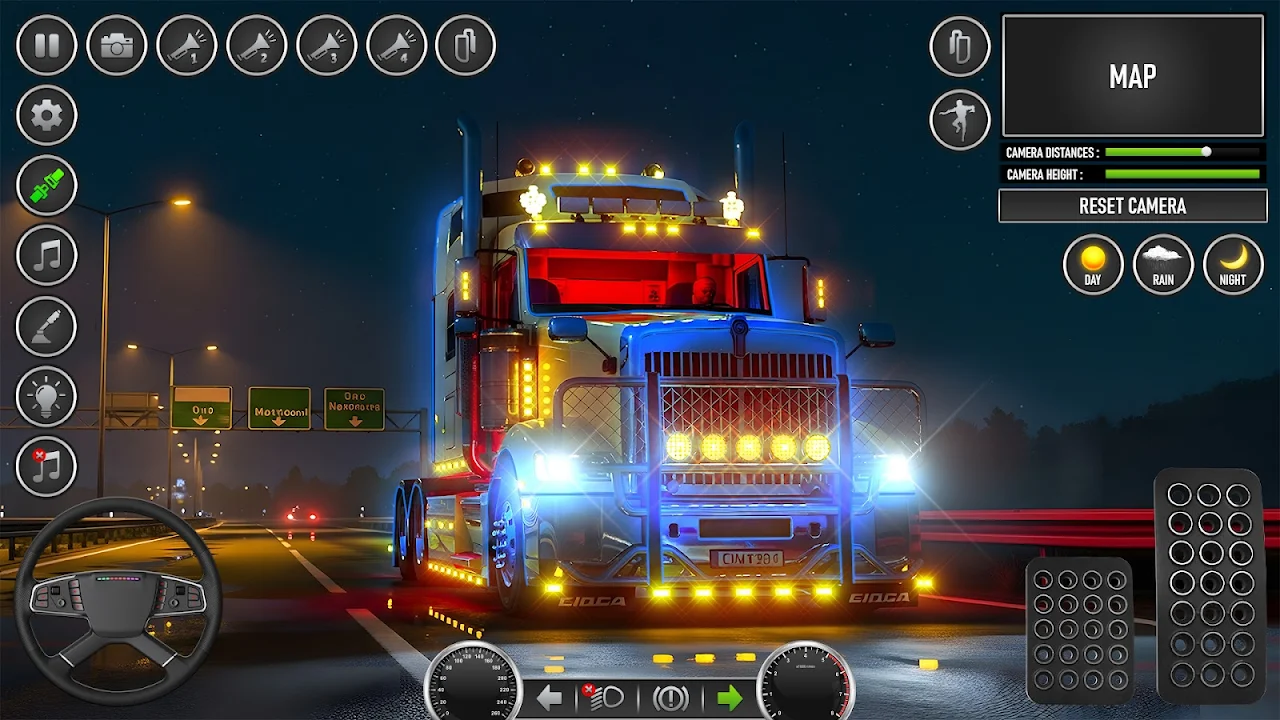Toggle the light bulb button
1280x720 pixels.
[47, 396]
